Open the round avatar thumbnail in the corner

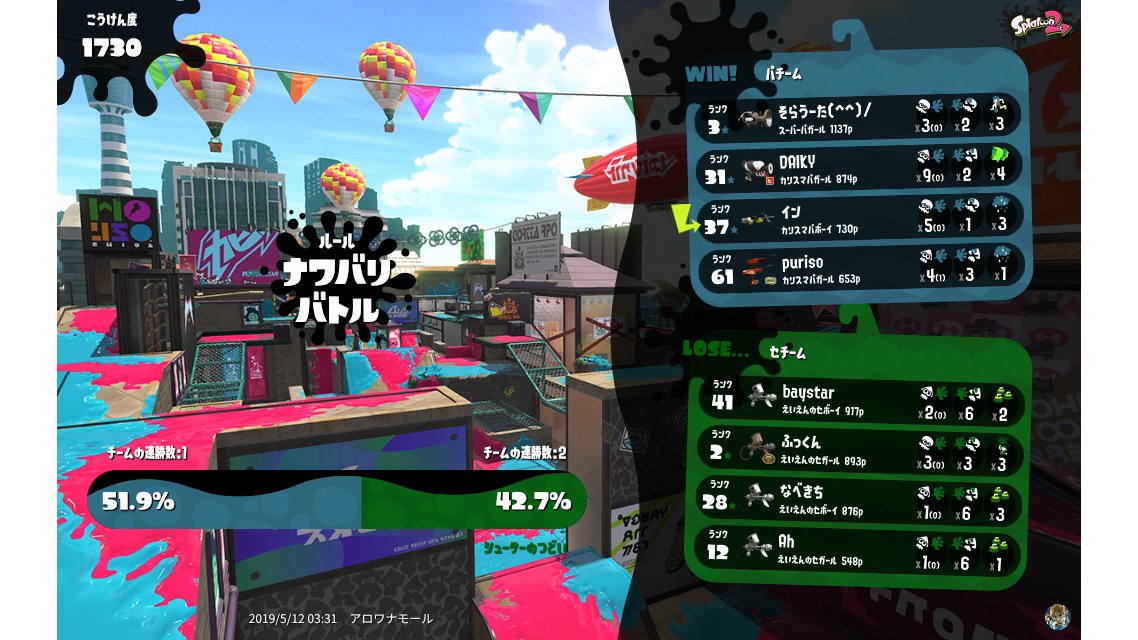pyautogui.click(x=1057, y=616)
